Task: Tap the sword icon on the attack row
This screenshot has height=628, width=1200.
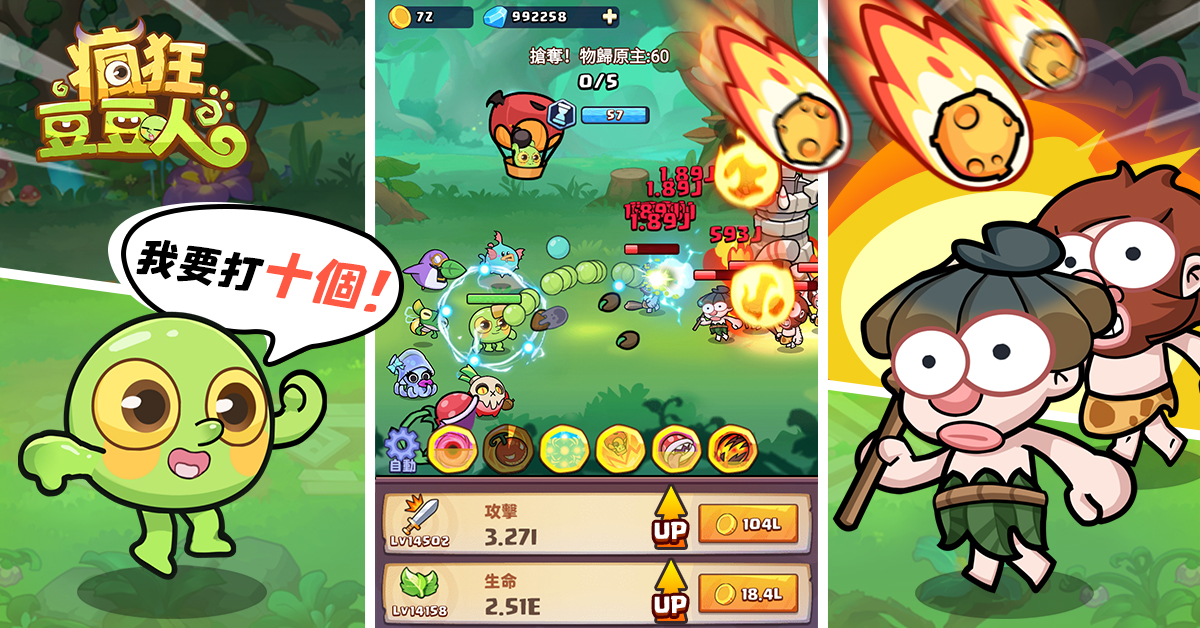Action: pos(420,516)
